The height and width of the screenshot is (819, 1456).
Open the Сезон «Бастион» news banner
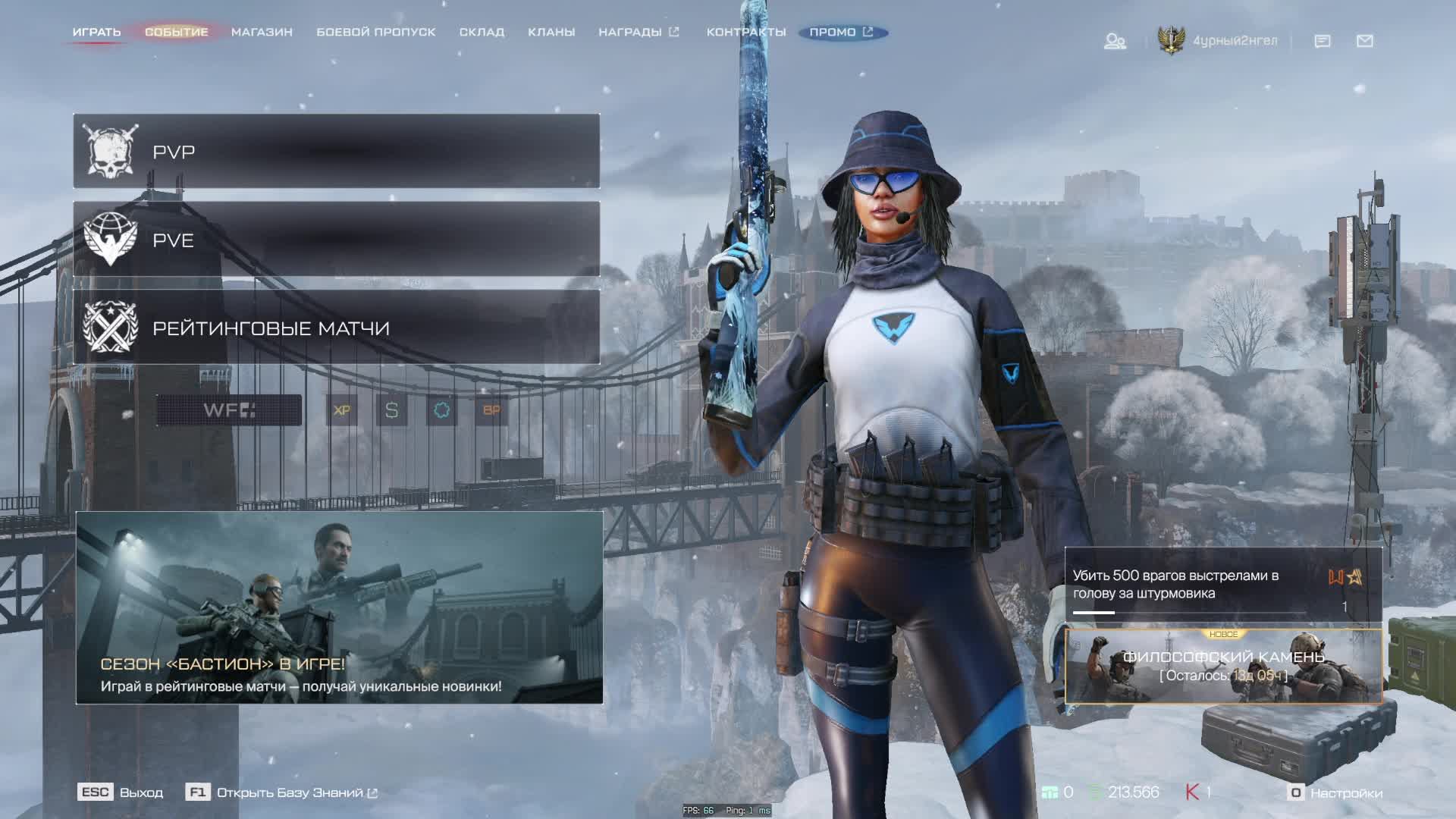[x=339, y=607]
